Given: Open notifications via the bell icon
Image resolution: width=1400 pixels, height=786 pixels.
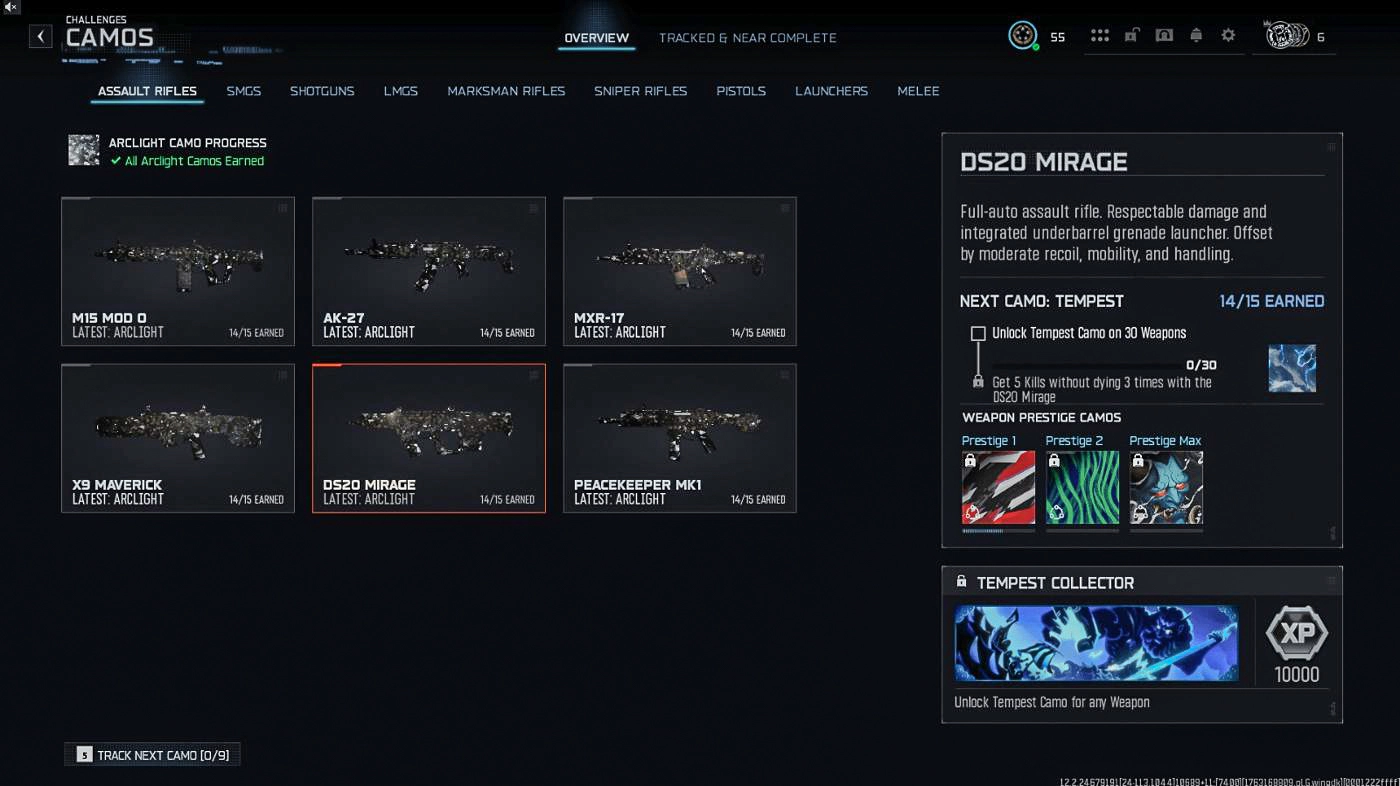Looking at the screenshot, I should [x=1196, y=35].
